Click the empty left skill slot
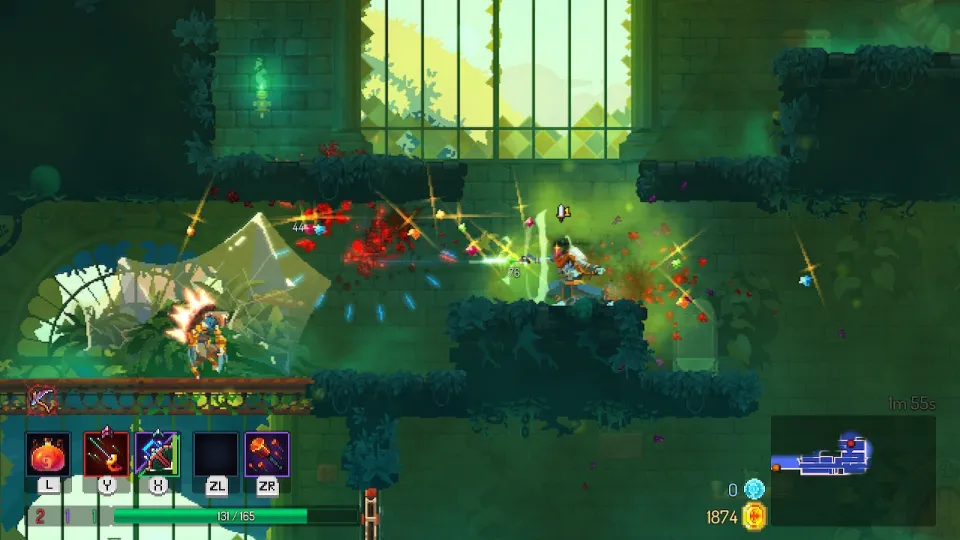The width and height of the screenshot is (960, 540). click(216, 454)
